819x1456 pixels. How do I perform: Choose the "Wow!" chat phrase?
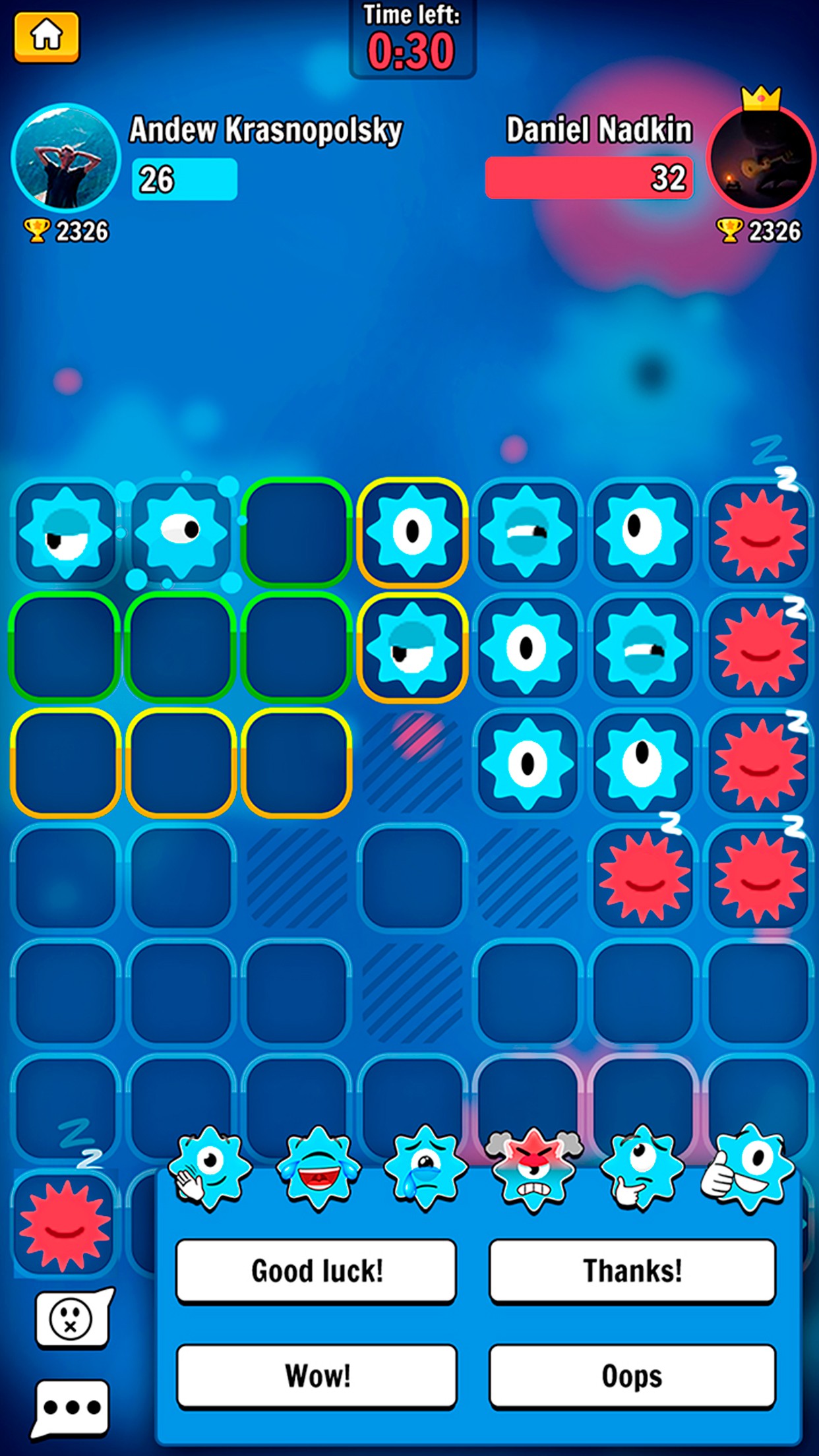click(x=317, y=1376)
